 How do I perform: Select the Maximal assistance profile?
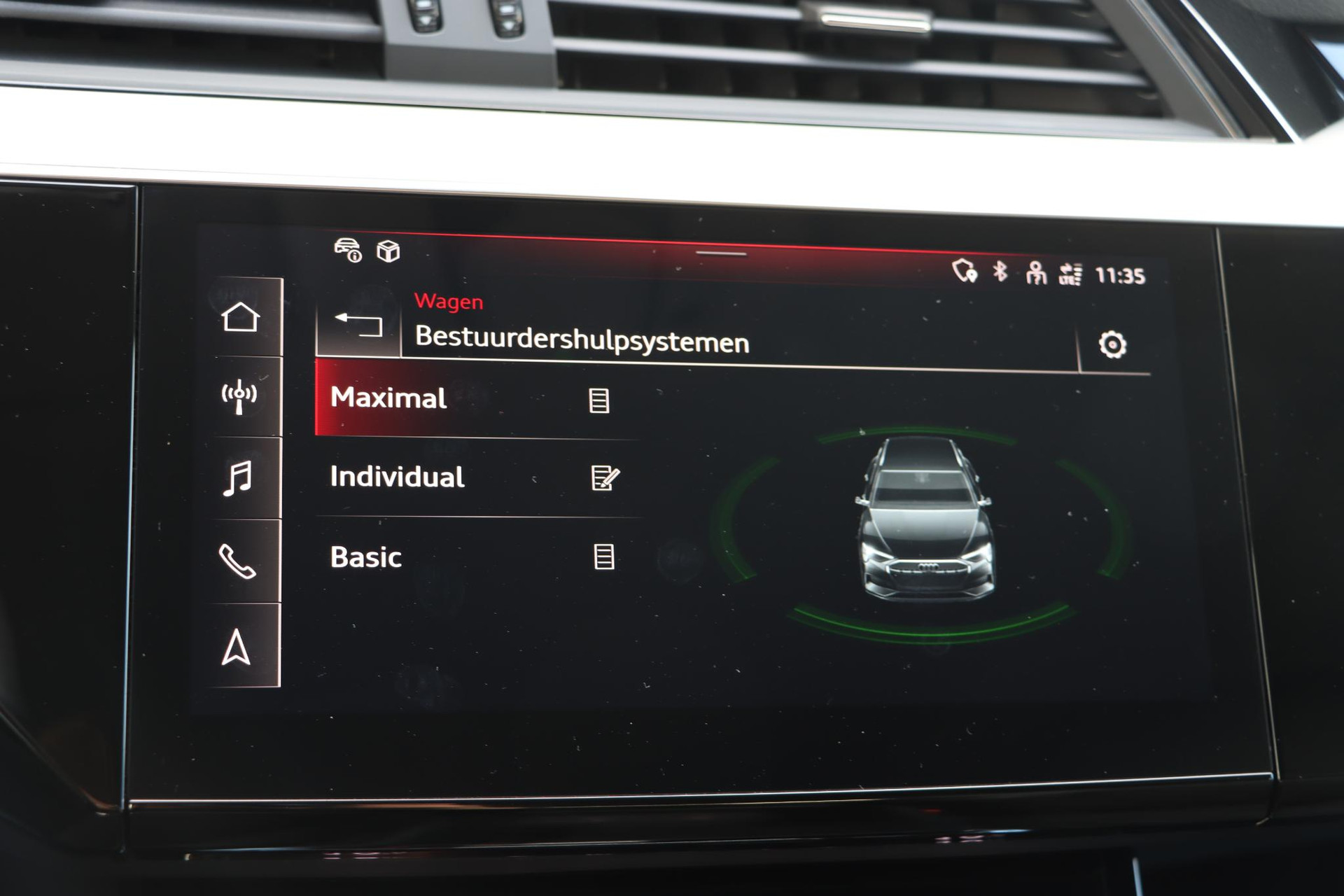point(389,398)
